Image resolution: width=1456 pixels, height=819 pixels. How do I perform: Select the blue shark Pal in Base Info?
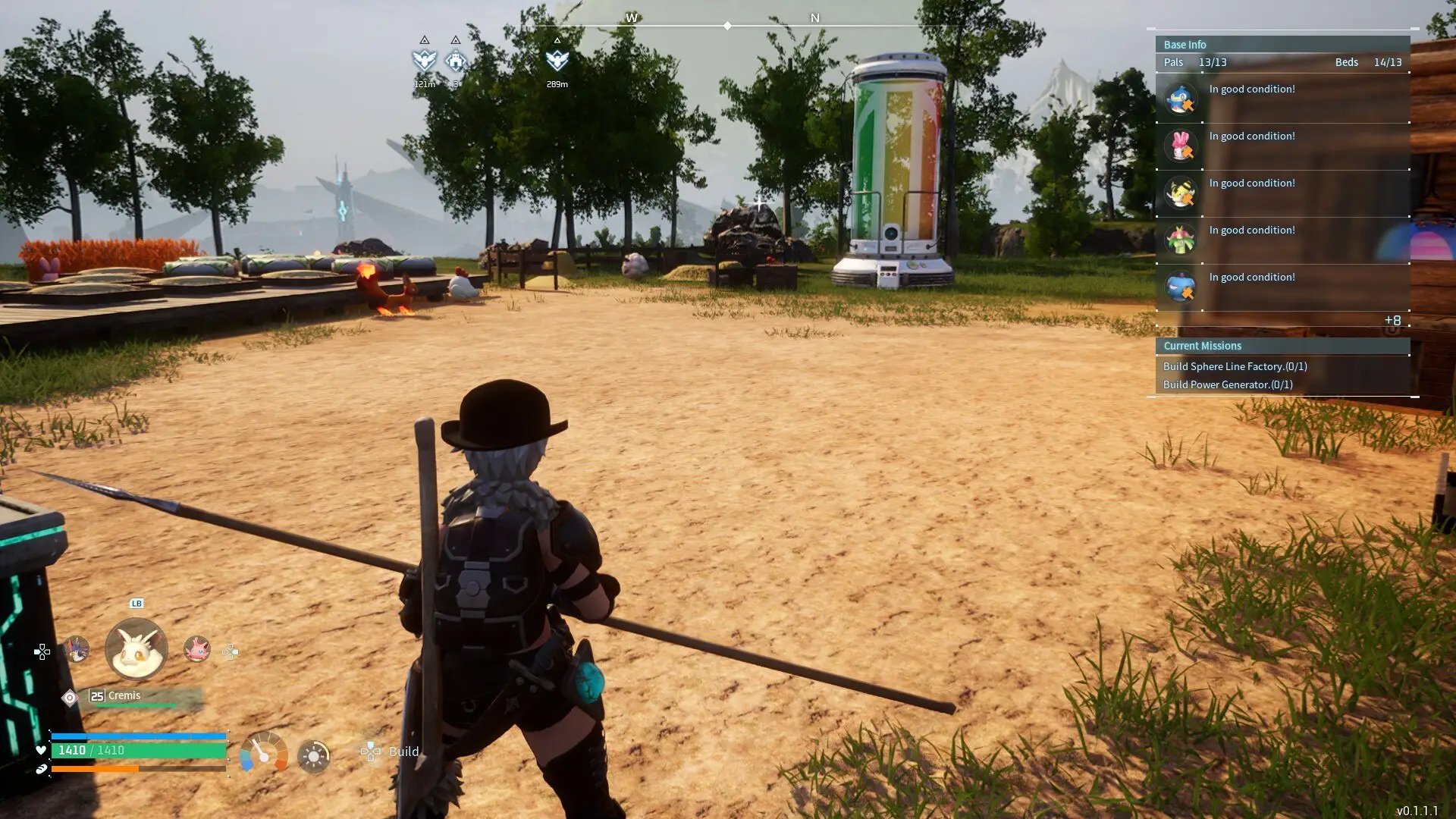1181,287
